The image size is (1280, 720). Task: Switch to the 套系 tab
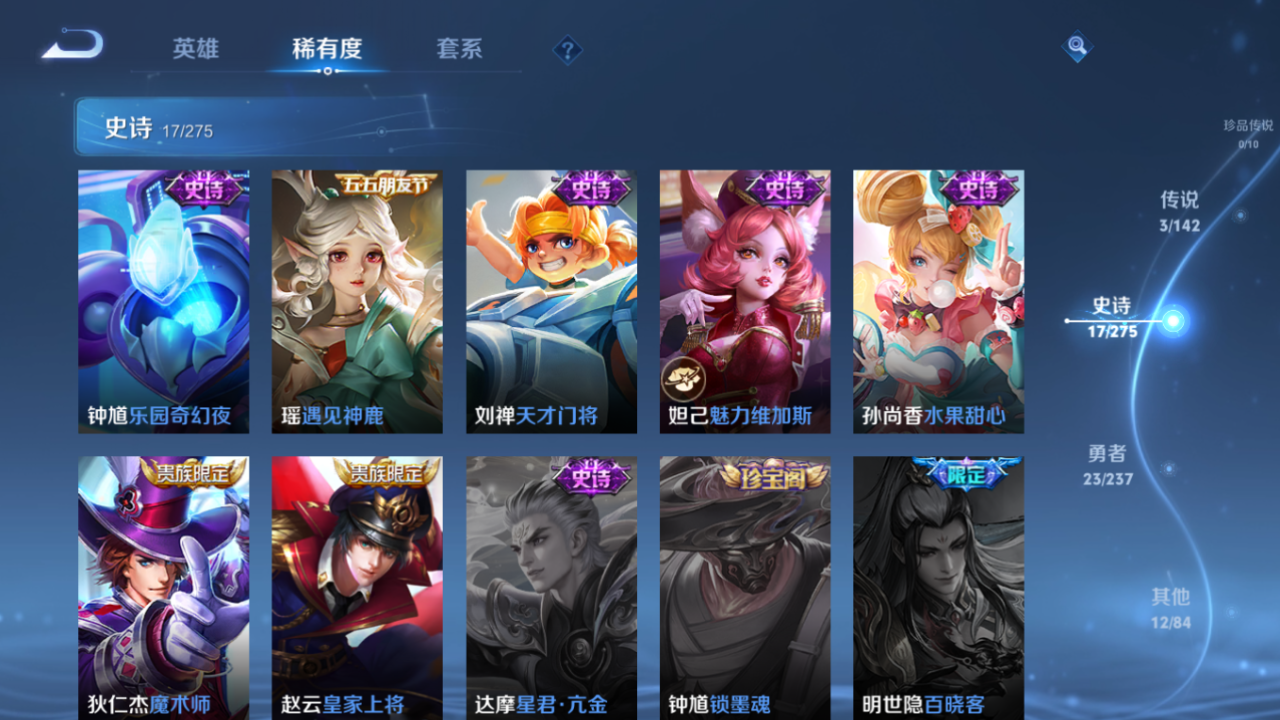(459, 48)
